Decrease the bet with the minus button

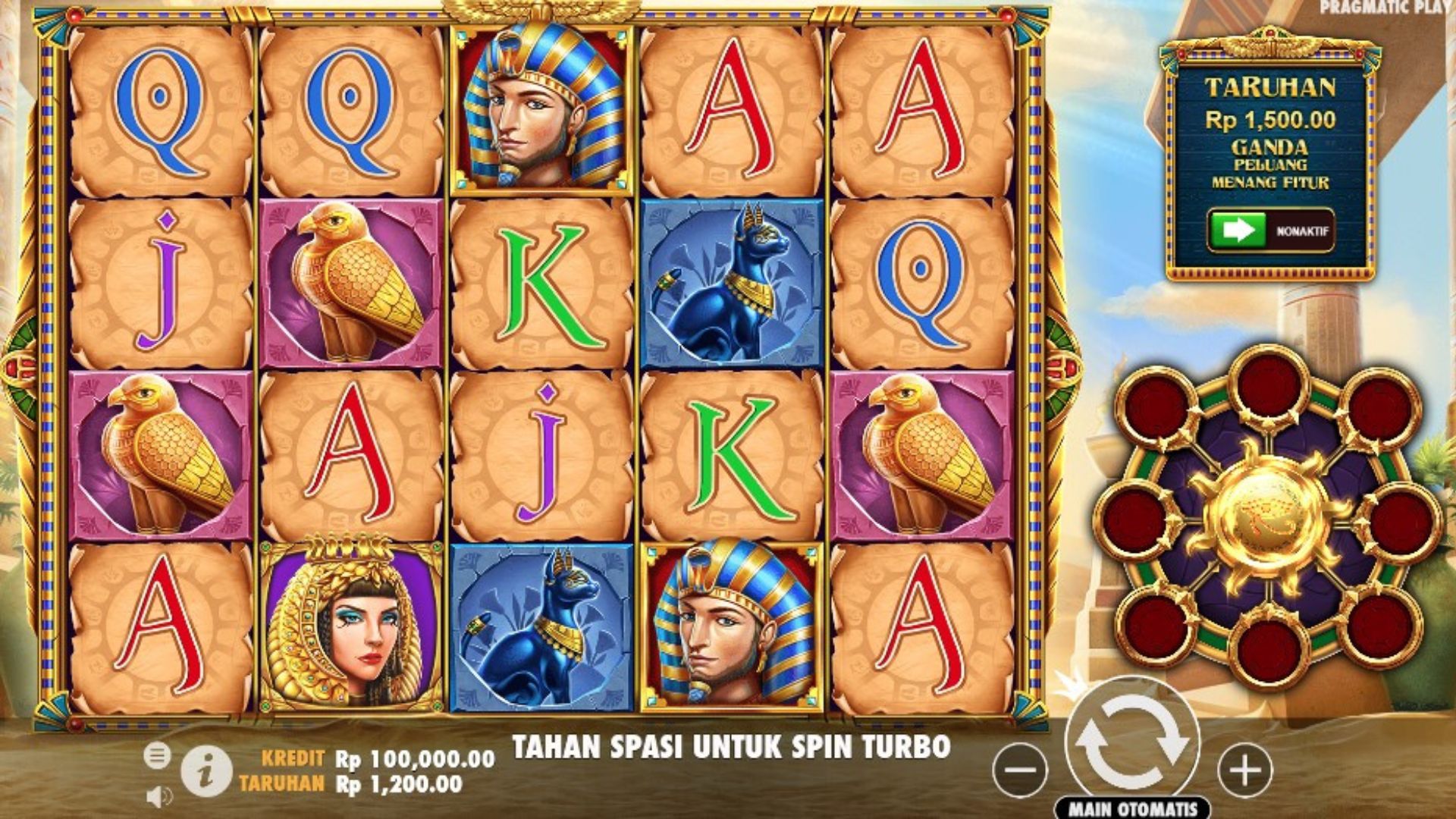(1020, 770)
